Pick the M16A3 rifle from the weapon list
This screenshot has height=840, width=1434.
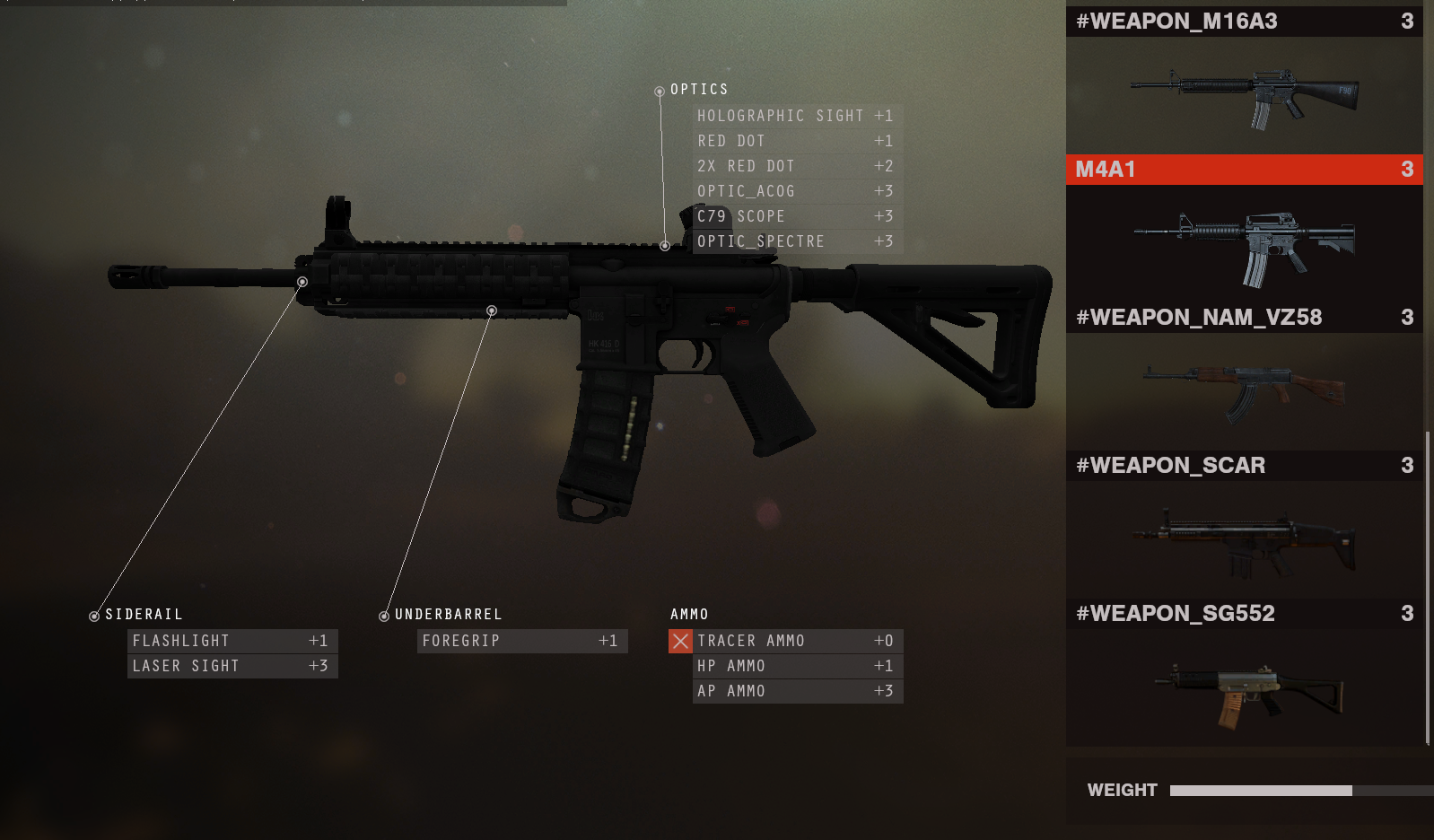point(1244,94)
